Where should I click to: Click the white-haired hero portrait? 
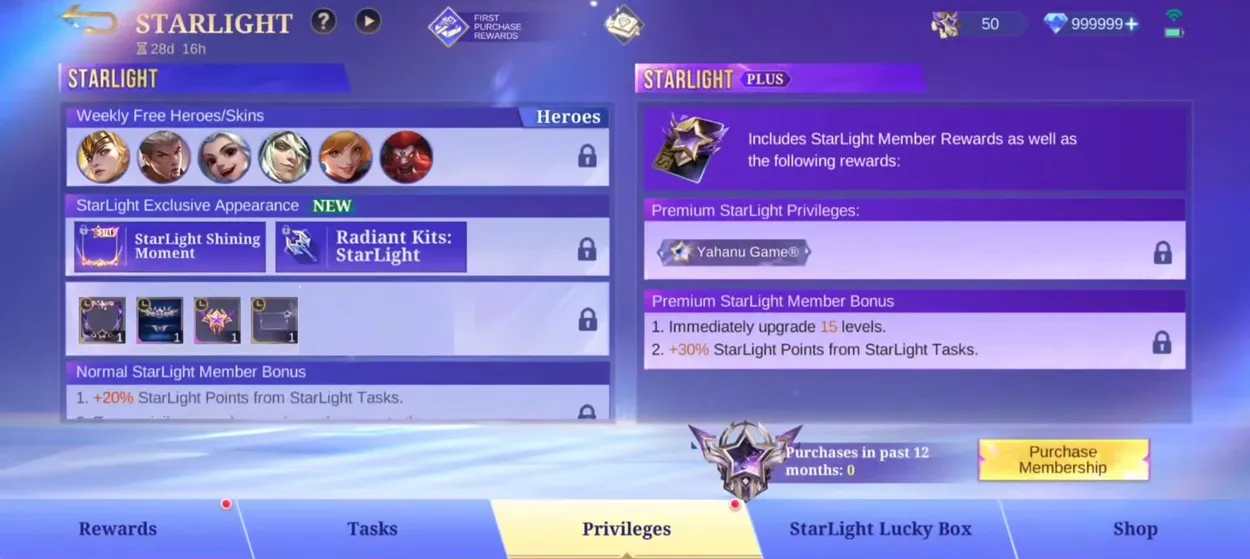click(285, 158)
